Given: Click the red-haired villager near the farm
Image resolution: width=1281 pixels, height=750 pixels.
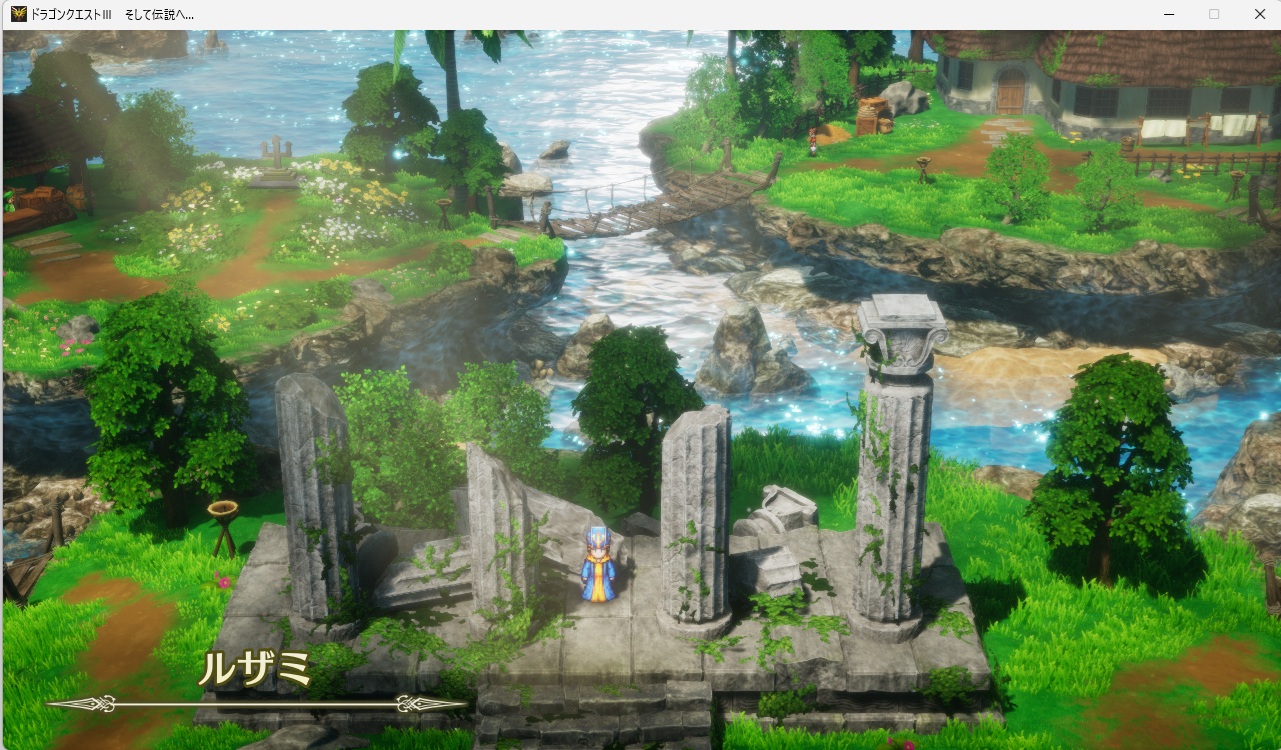Looking at the screenshot, I should pyautogui.click(x=813, y=143).
